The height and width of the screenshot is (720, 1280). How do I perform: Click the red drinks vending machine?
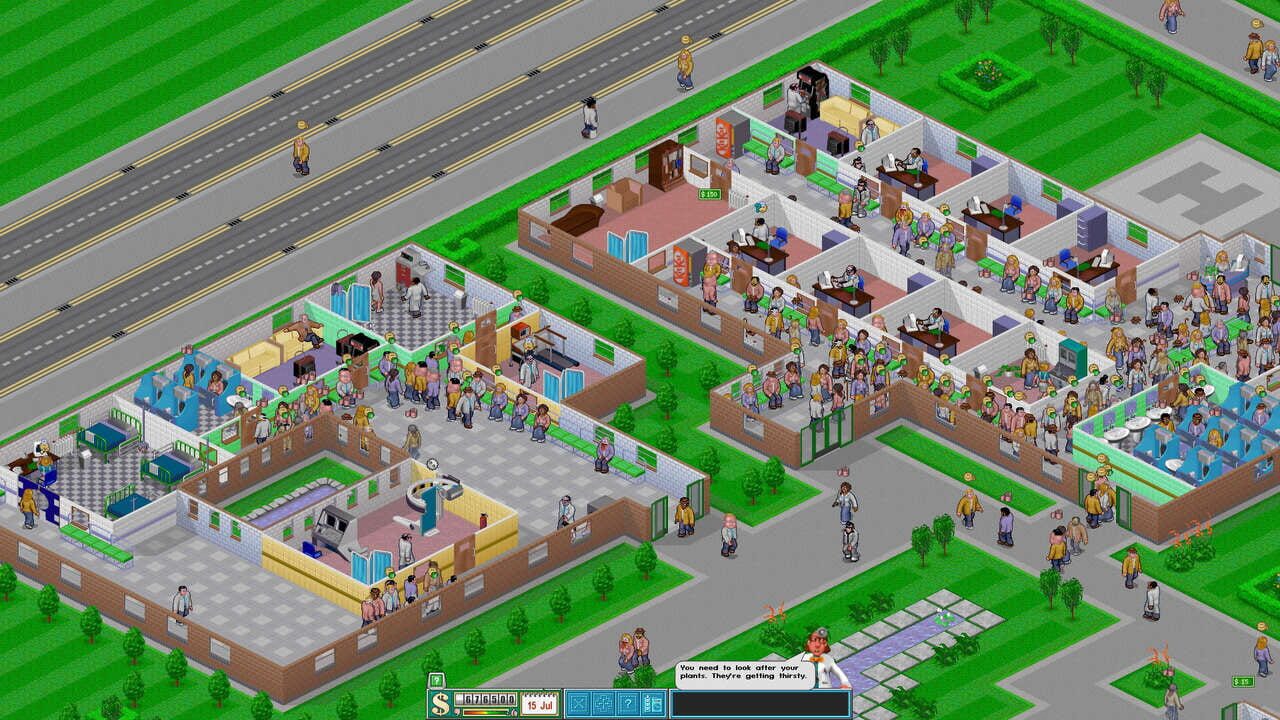682,265
